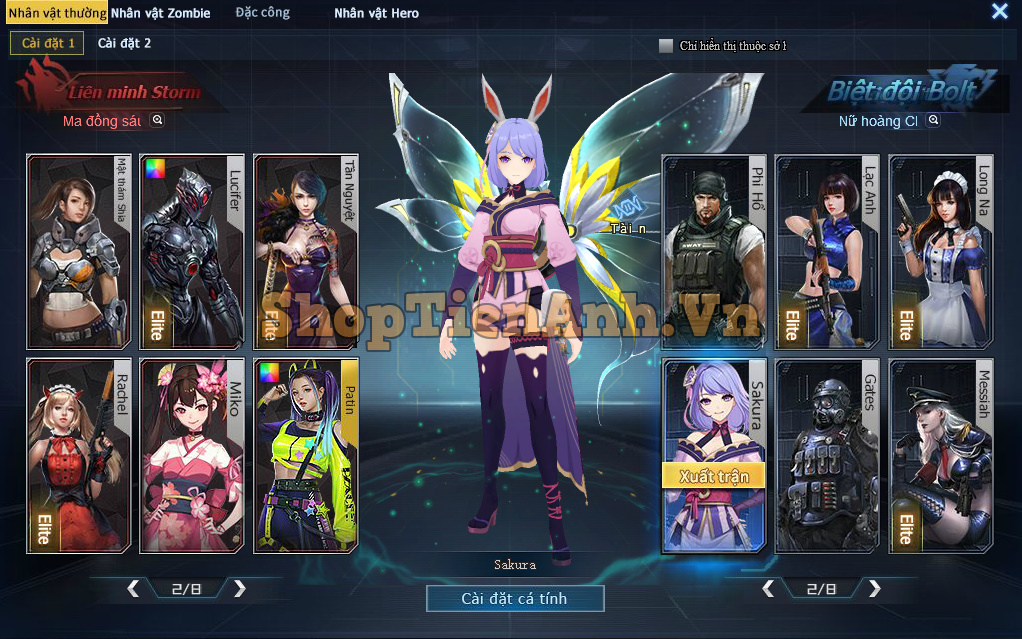Pick the Patin character card
1022x639 pixels.
point(306,455)
